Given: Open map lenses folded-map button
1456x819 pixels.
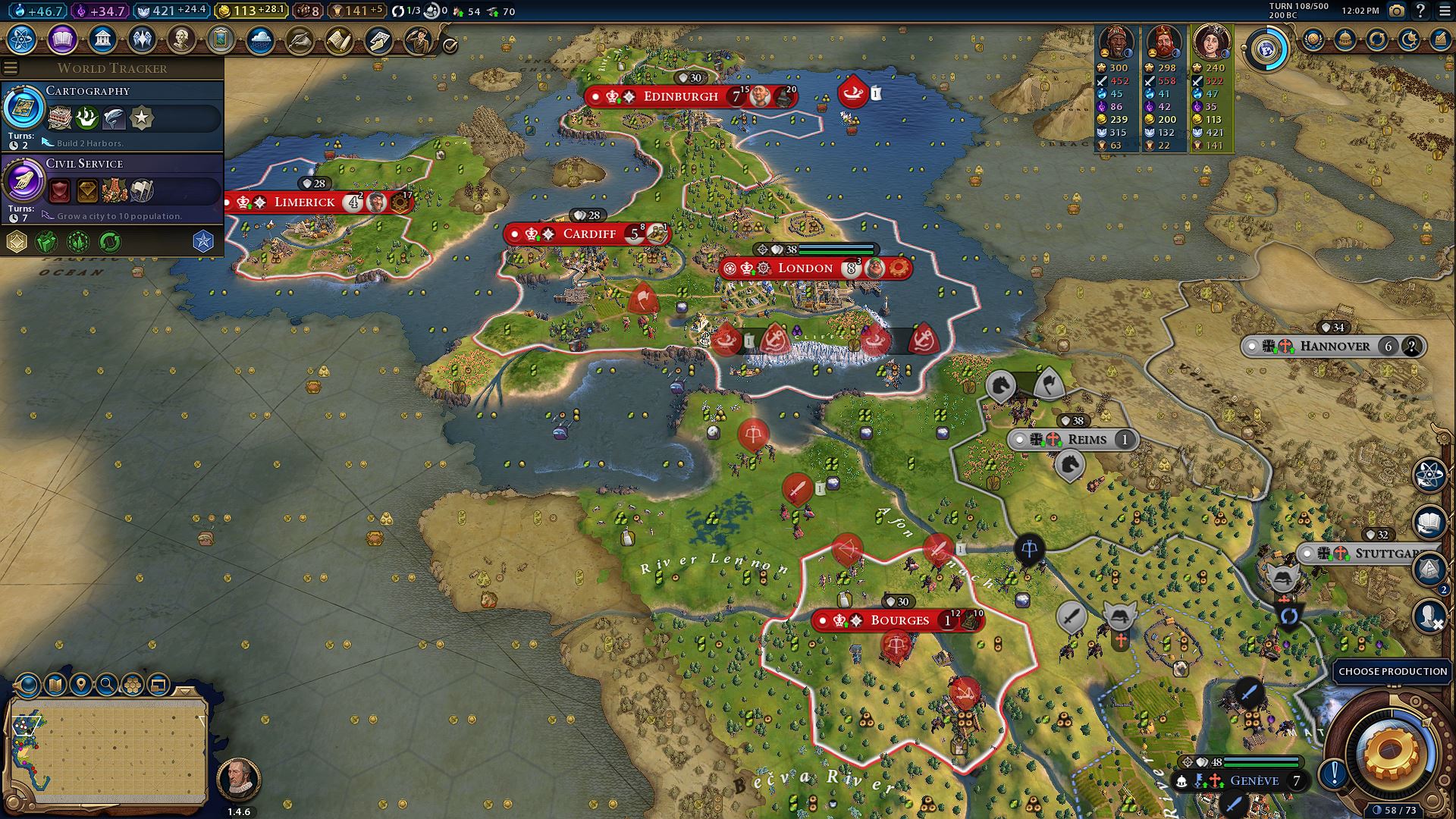Looking at the screenshot, I should pyautogui.click(x=55, y=685).
